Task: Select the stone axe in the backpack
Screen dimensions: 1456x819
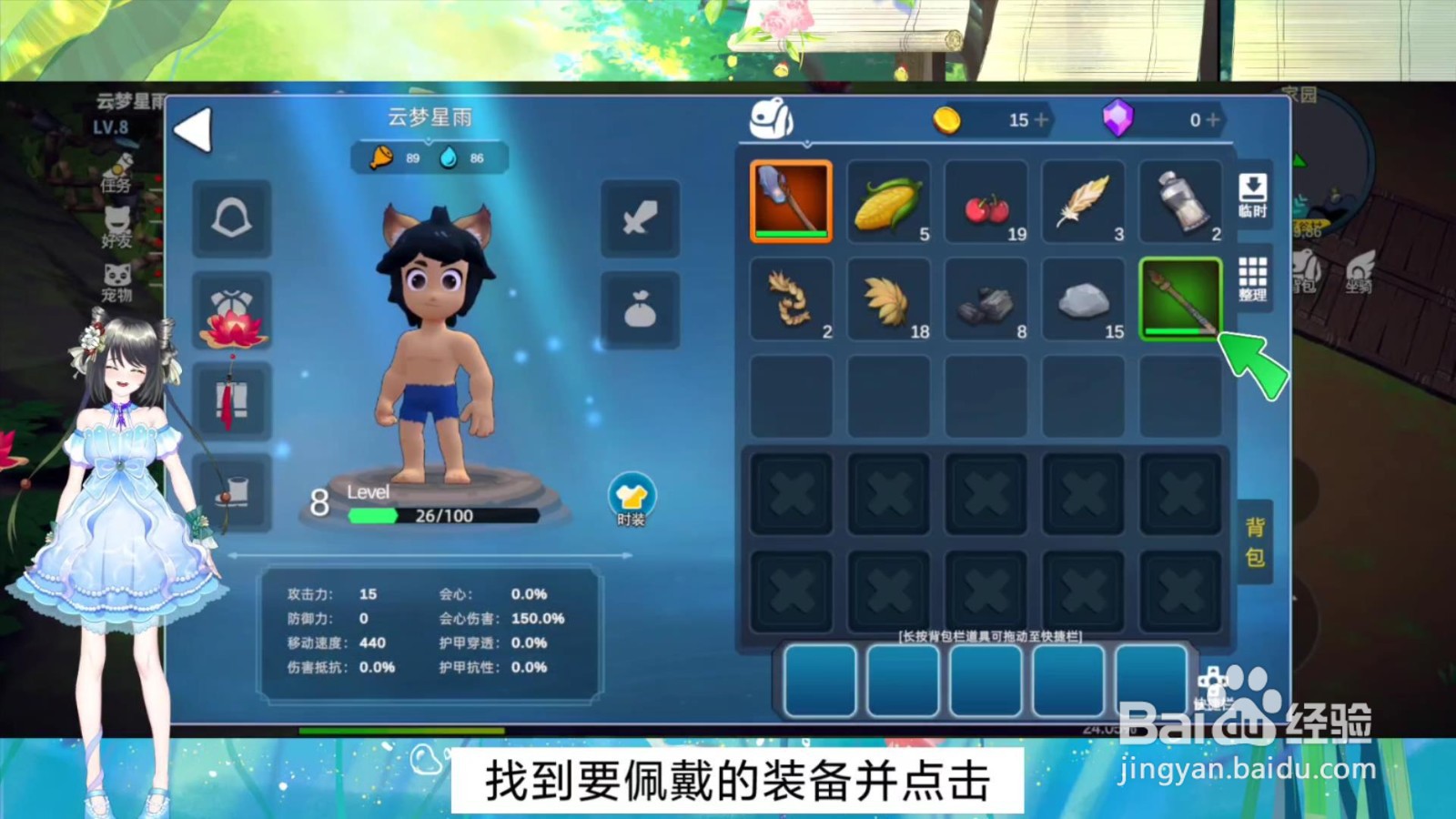Action: 790,202
